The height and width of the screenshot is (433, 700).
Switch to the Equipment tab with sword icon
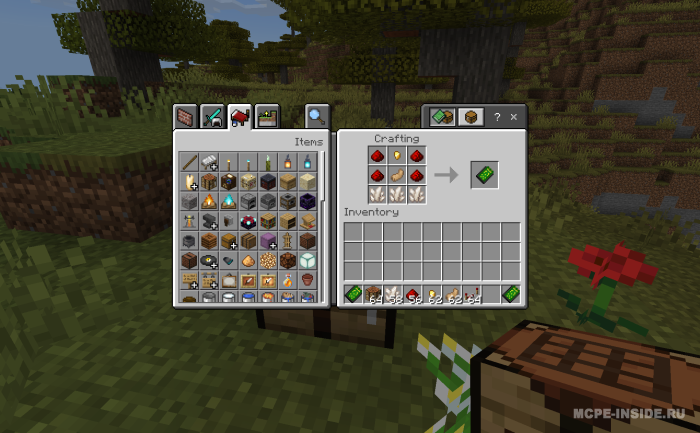coord(212,117)
